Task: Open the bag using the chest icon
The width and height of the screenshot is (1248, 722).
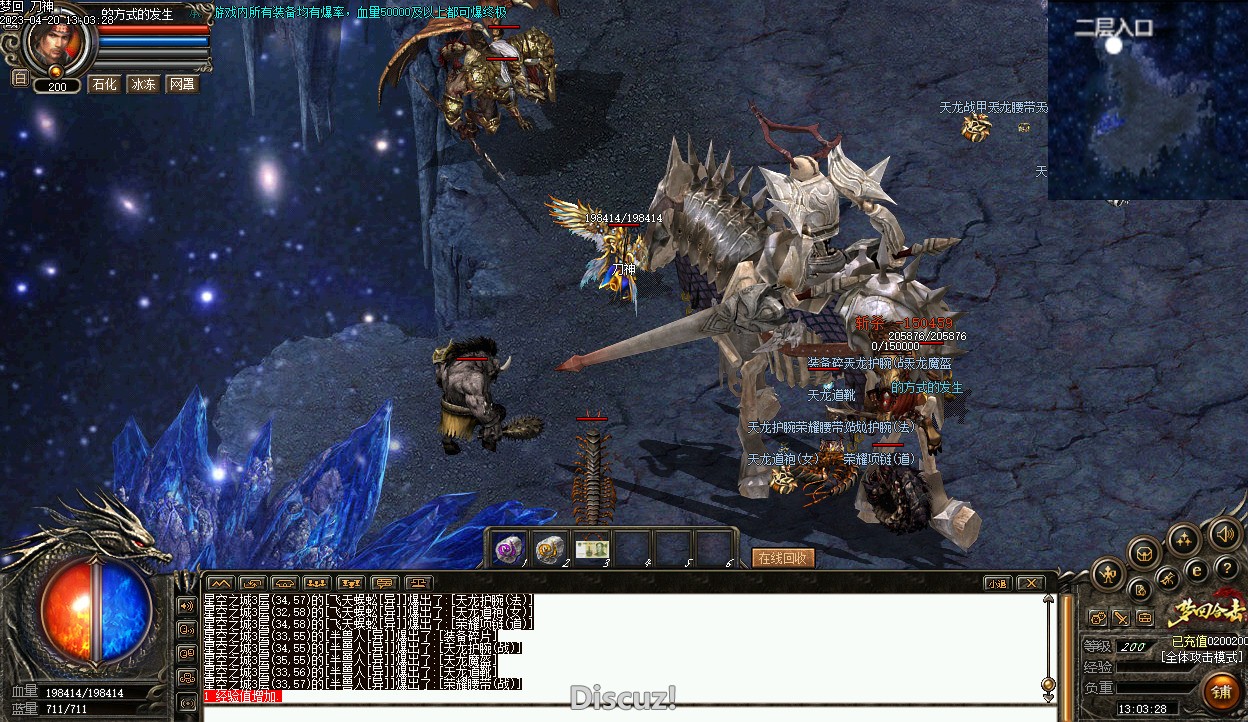Action: click(1145, 552)
